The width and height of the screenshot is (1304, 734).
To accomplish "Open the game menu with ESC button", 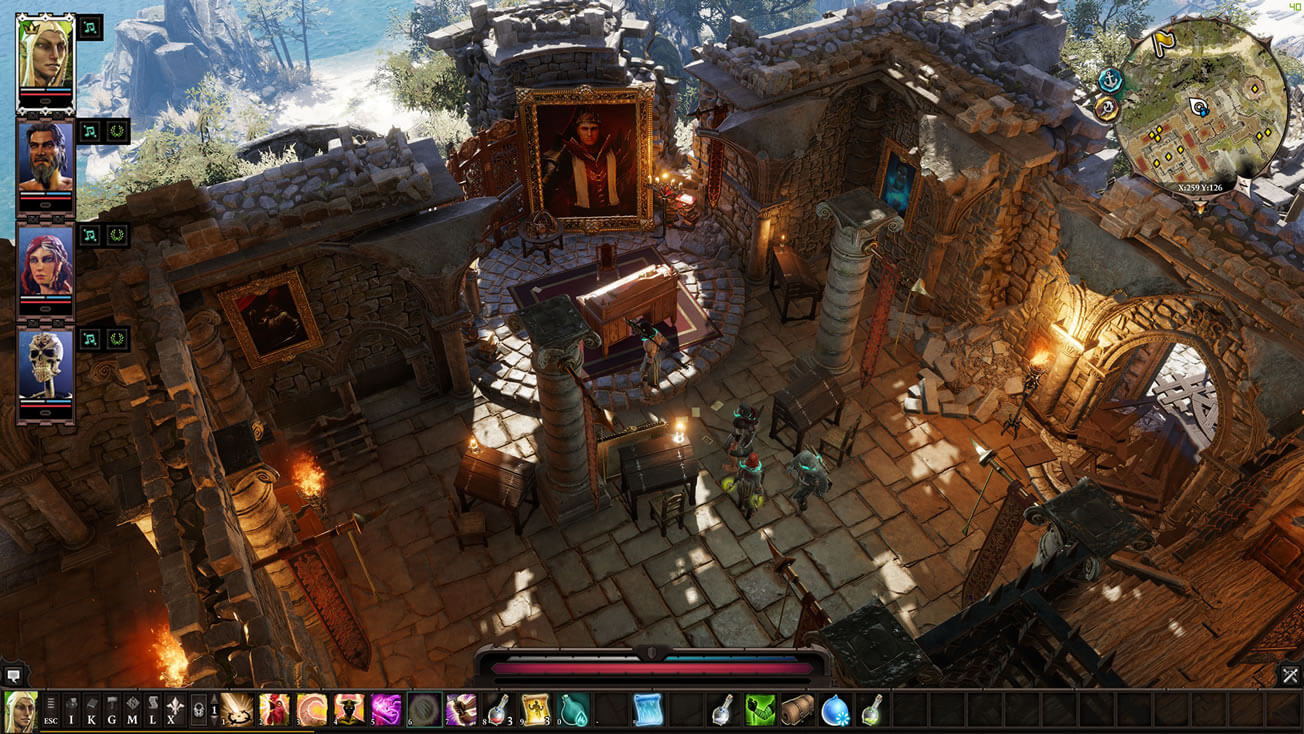I will (x=51, y=710).
